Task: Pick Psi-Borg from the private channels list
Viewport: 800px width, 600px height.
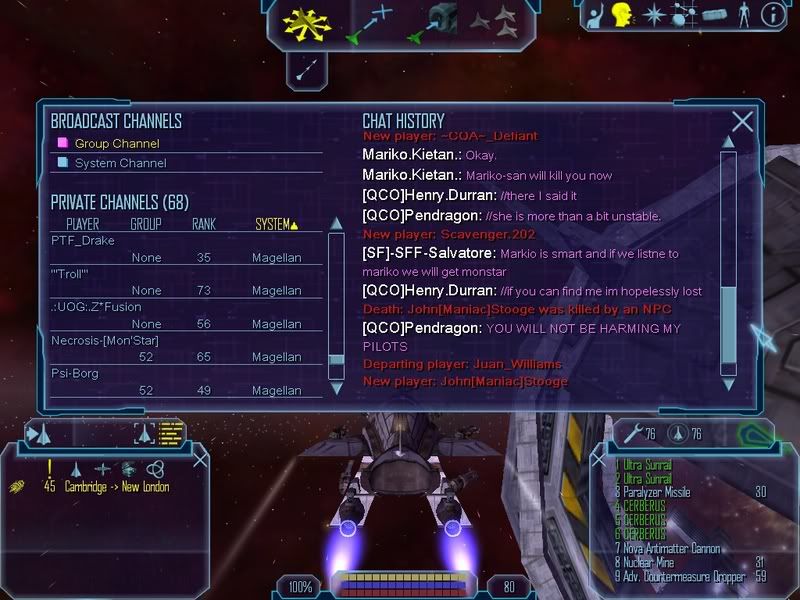Action: [75, 374]
